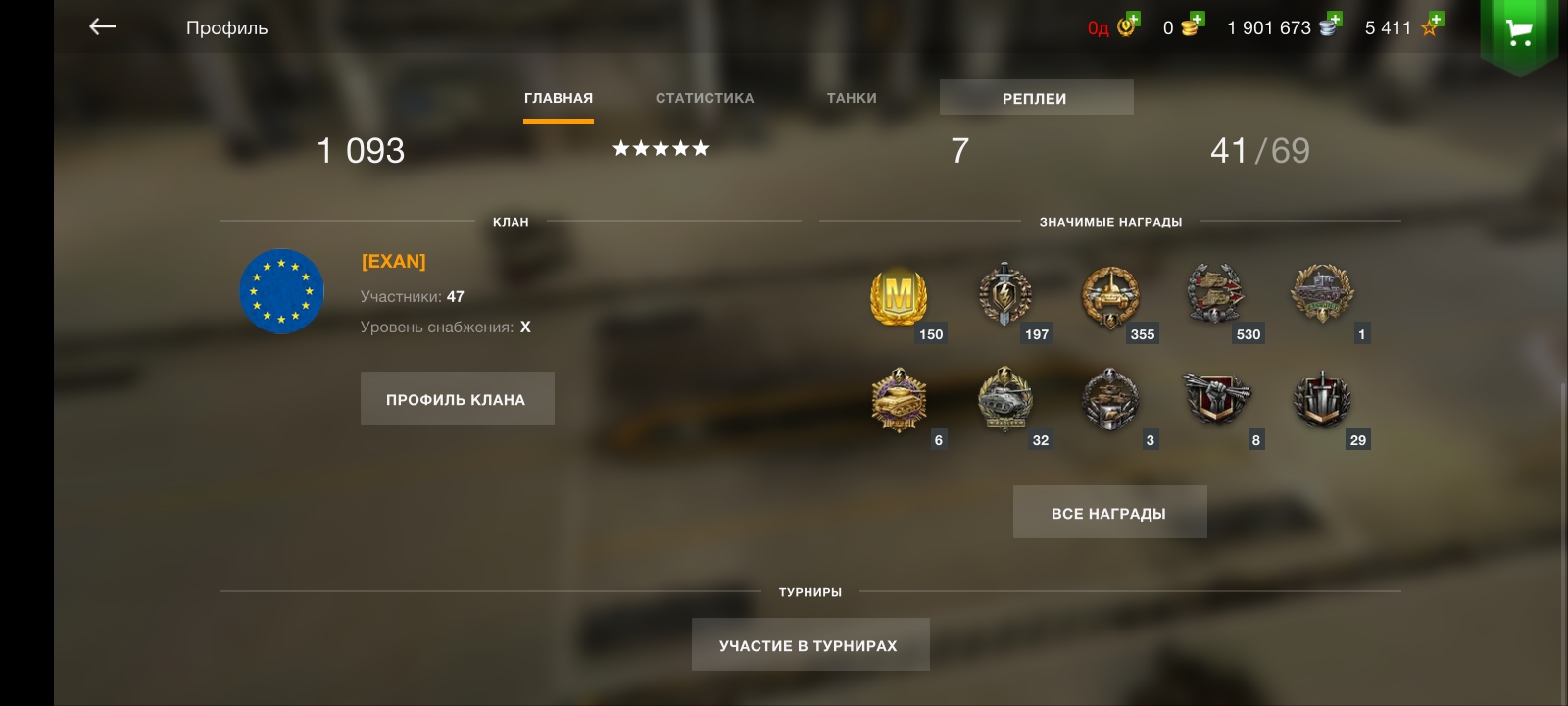Switch to the Статистика tab
The width and height of the screenshot is (1568, 706).
(x=705, y=98)
